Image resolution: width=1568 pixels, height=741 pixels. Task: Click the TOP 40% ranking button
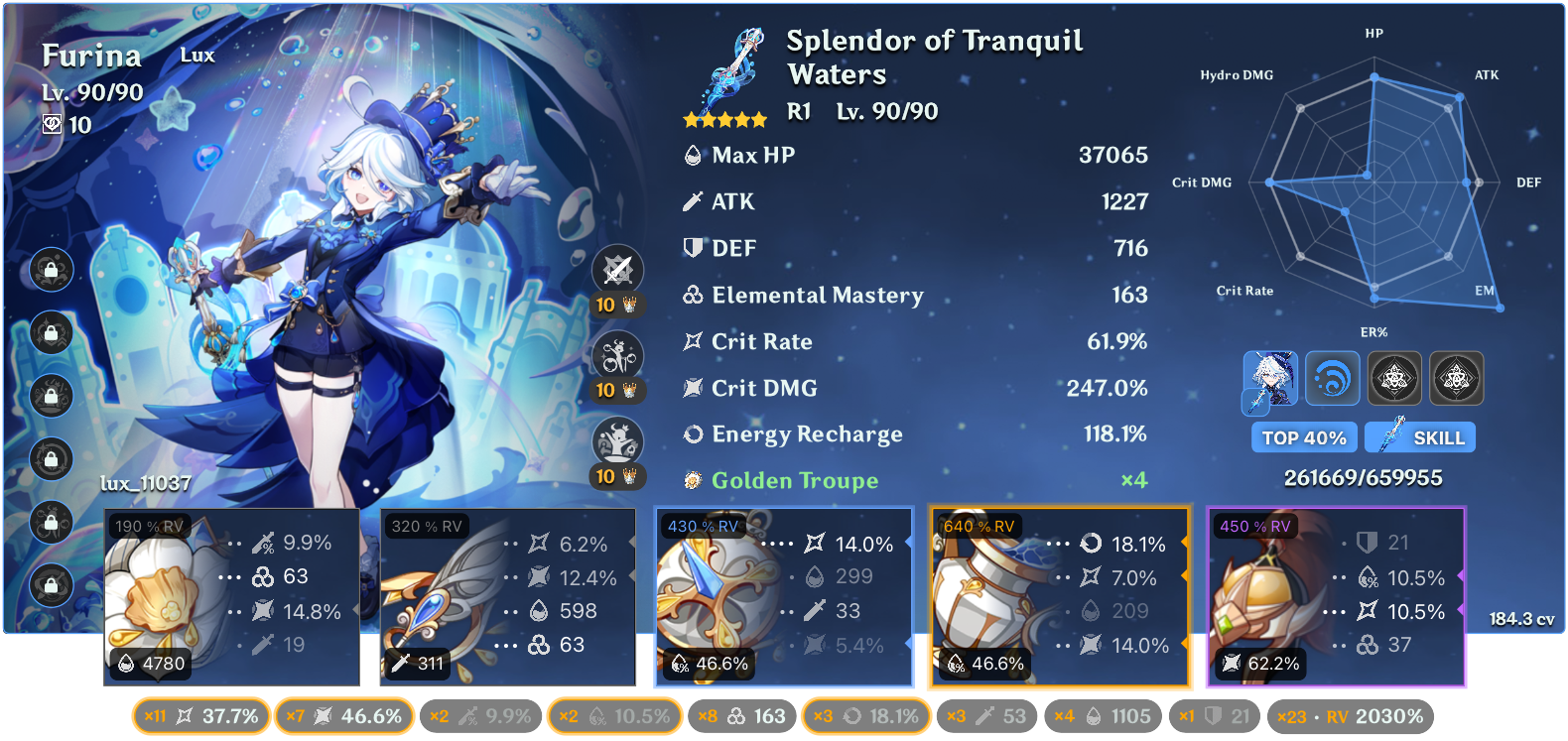point(1304,436)
